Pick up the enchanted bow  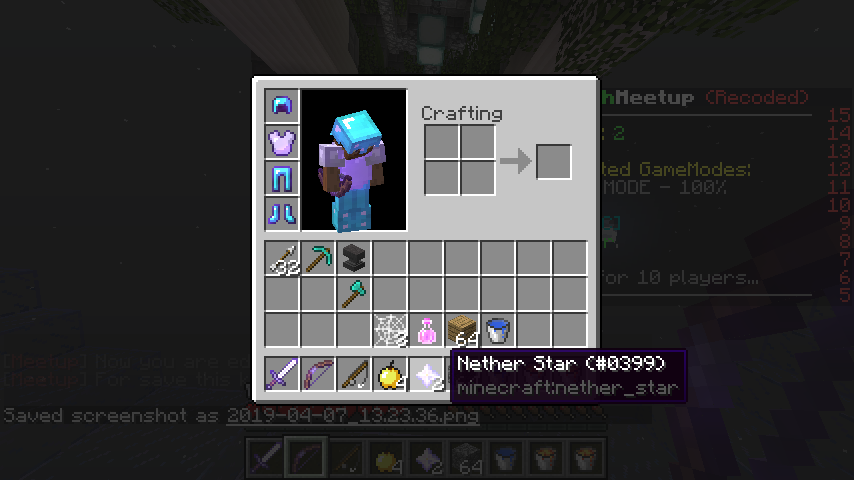coord(318,374)
